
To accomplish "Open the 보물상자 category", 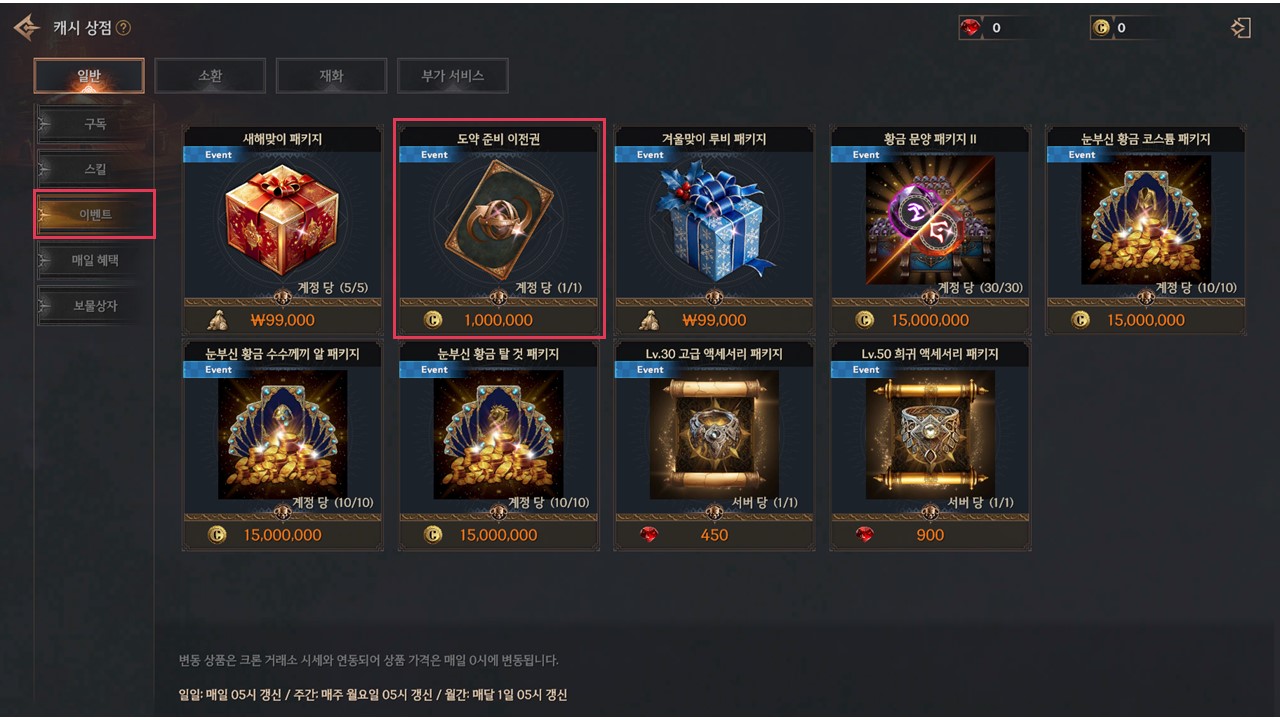I will (x=94, y=306).
